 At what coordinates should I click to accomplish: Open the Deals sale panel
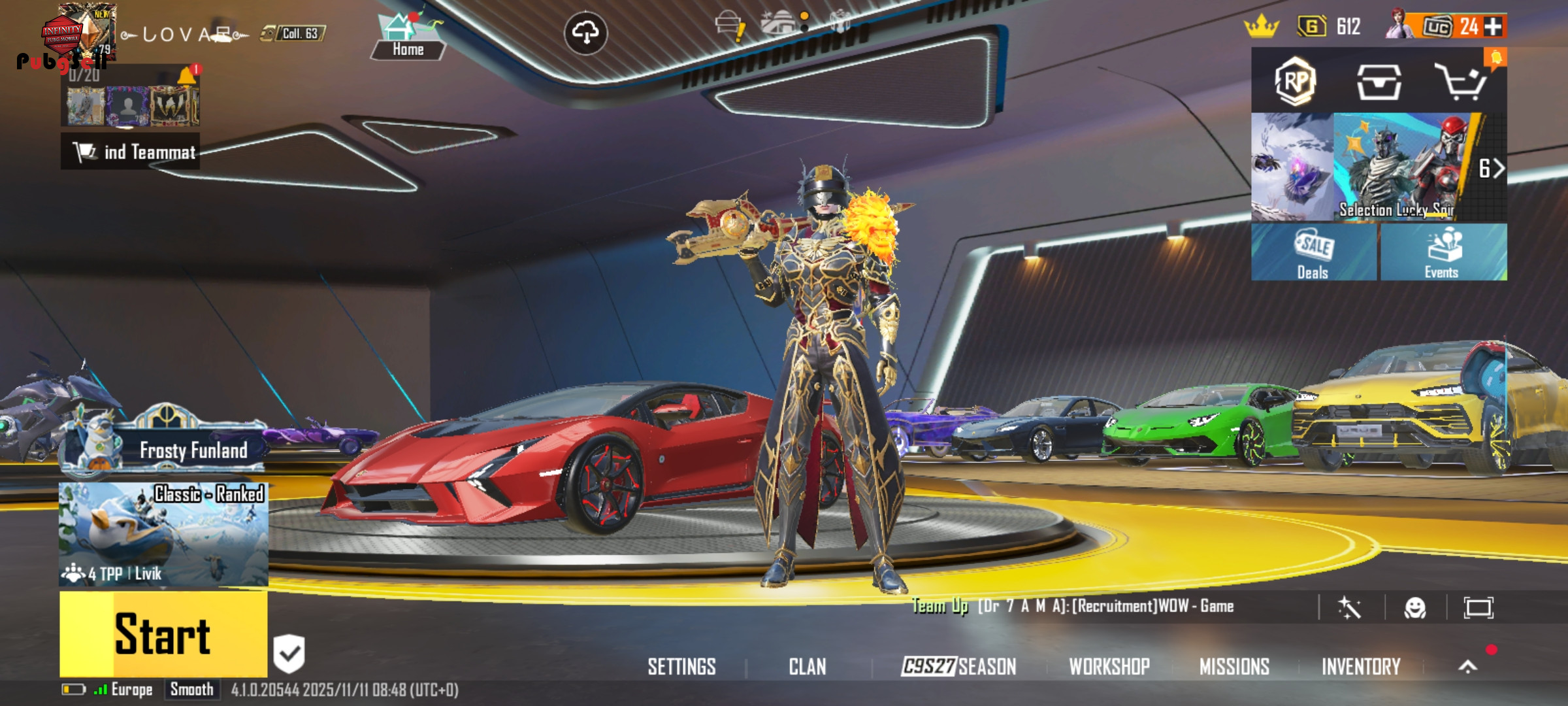[1313, 252]
